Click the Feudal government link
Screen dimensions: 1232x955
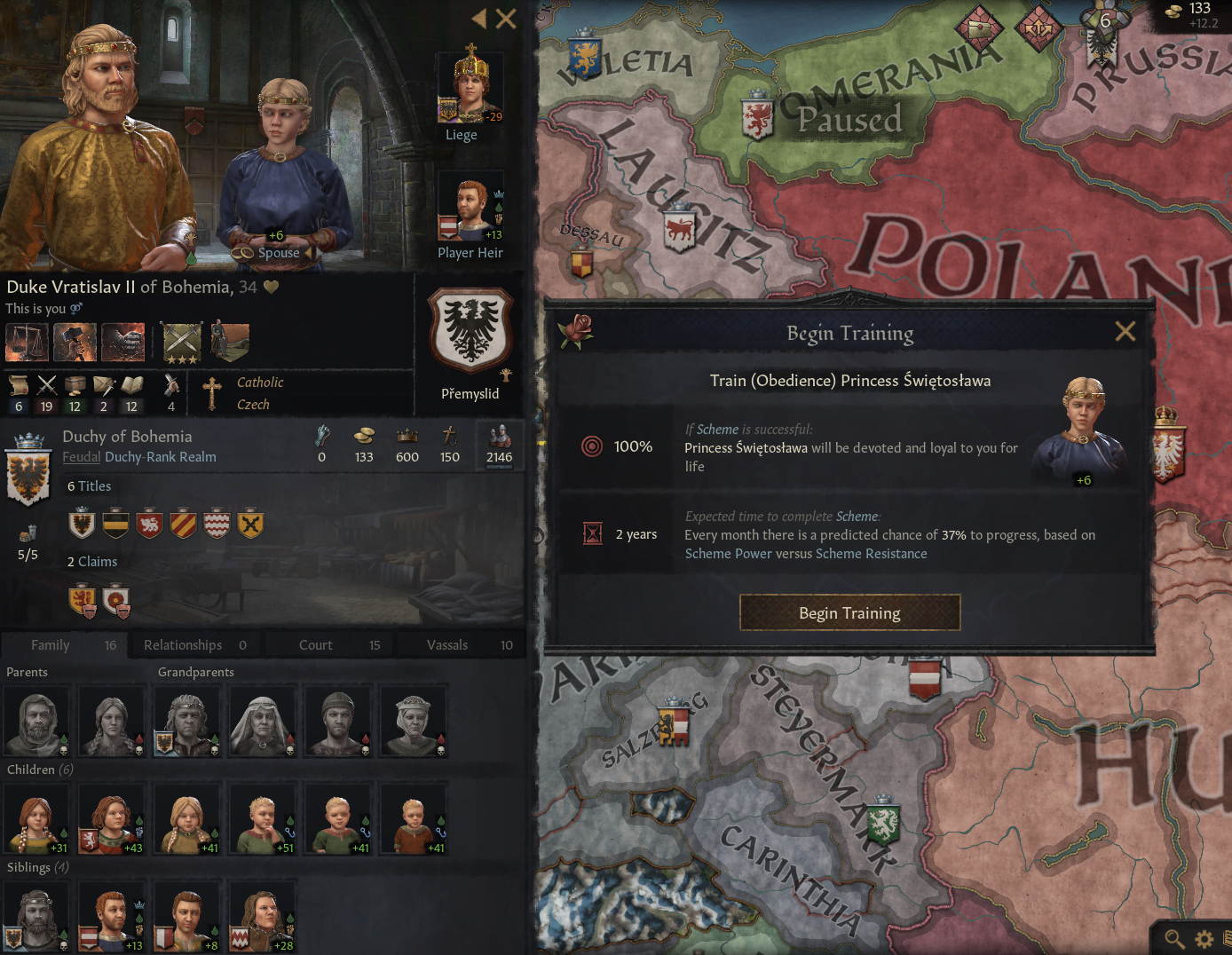pos(81,457)
